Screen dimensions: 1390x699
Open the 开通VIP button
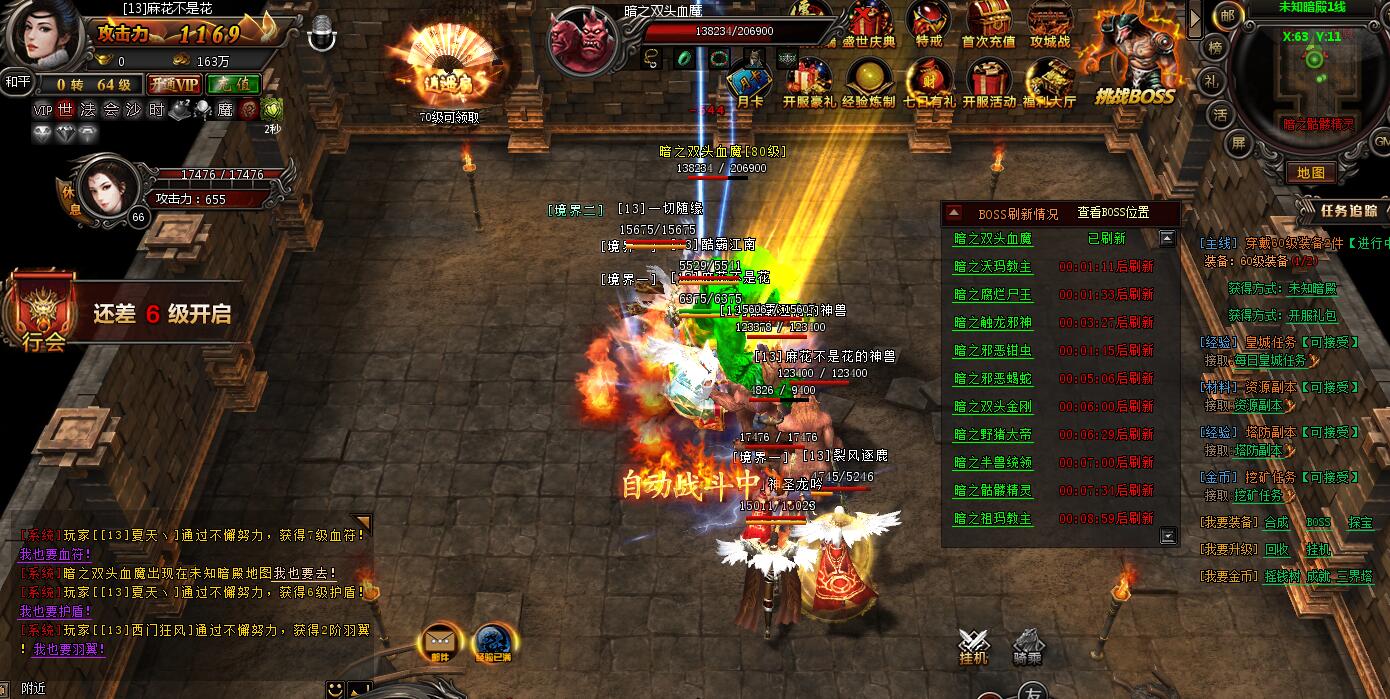(175, 85)
